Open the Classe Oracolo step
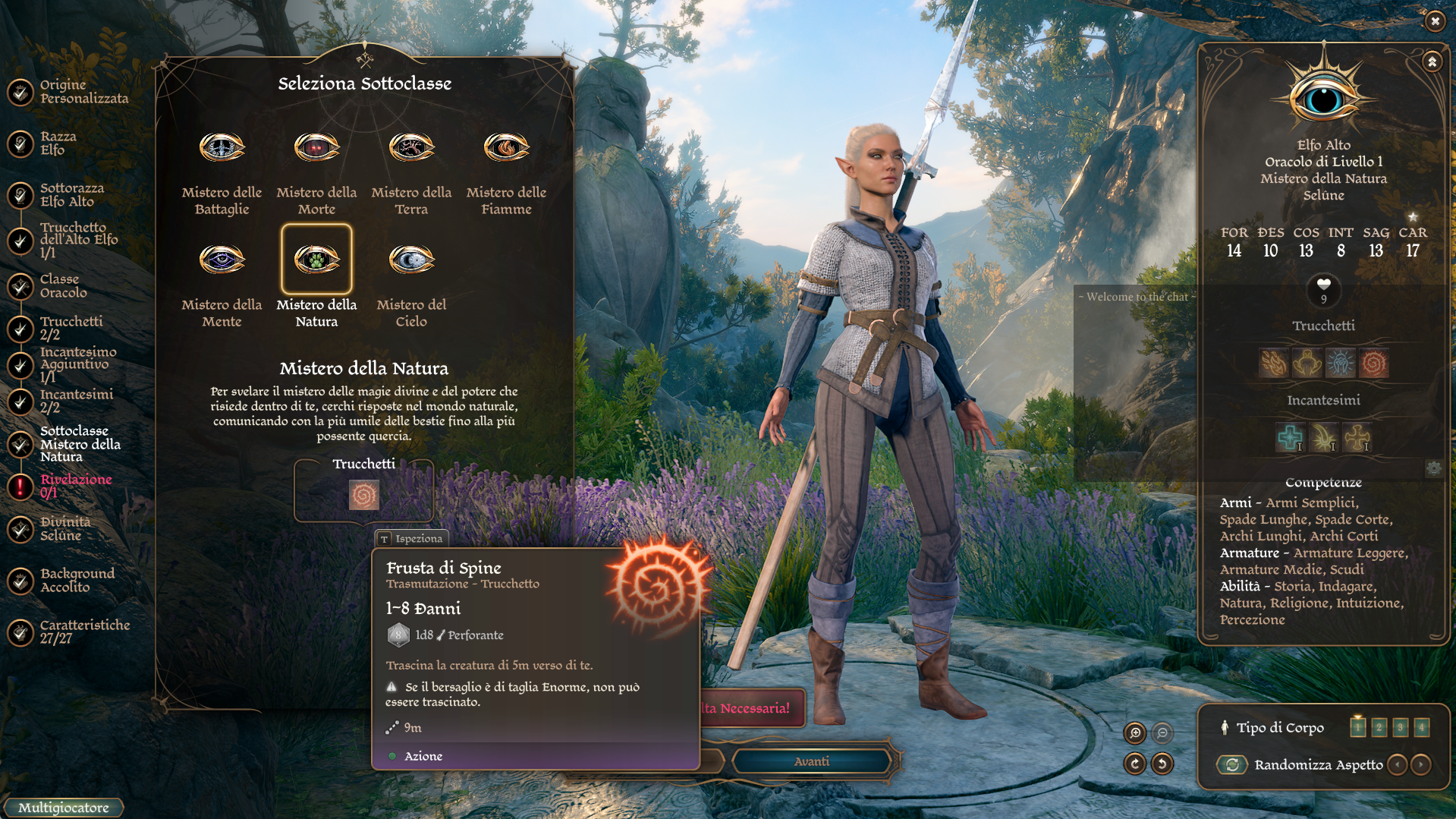This screenshot has height=819, width=1456. tap(63, 286)
